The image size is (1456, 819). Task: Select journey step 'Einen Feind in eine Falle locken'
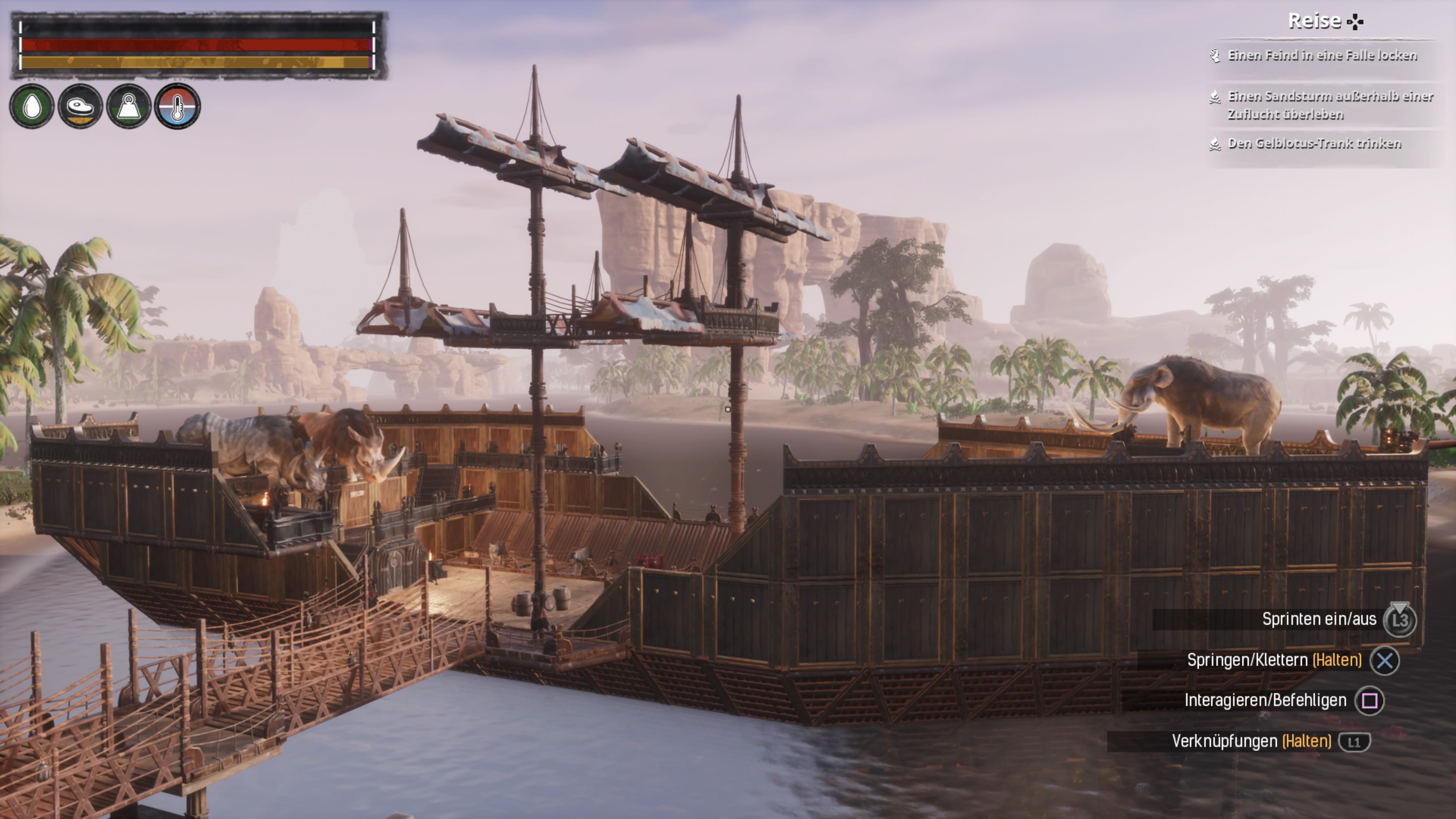click(1321, 55)
